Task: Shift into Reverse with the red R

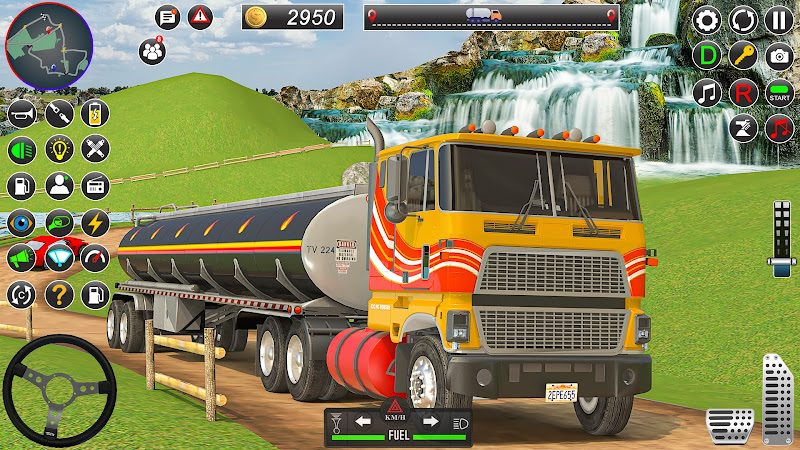Action: 743,92
